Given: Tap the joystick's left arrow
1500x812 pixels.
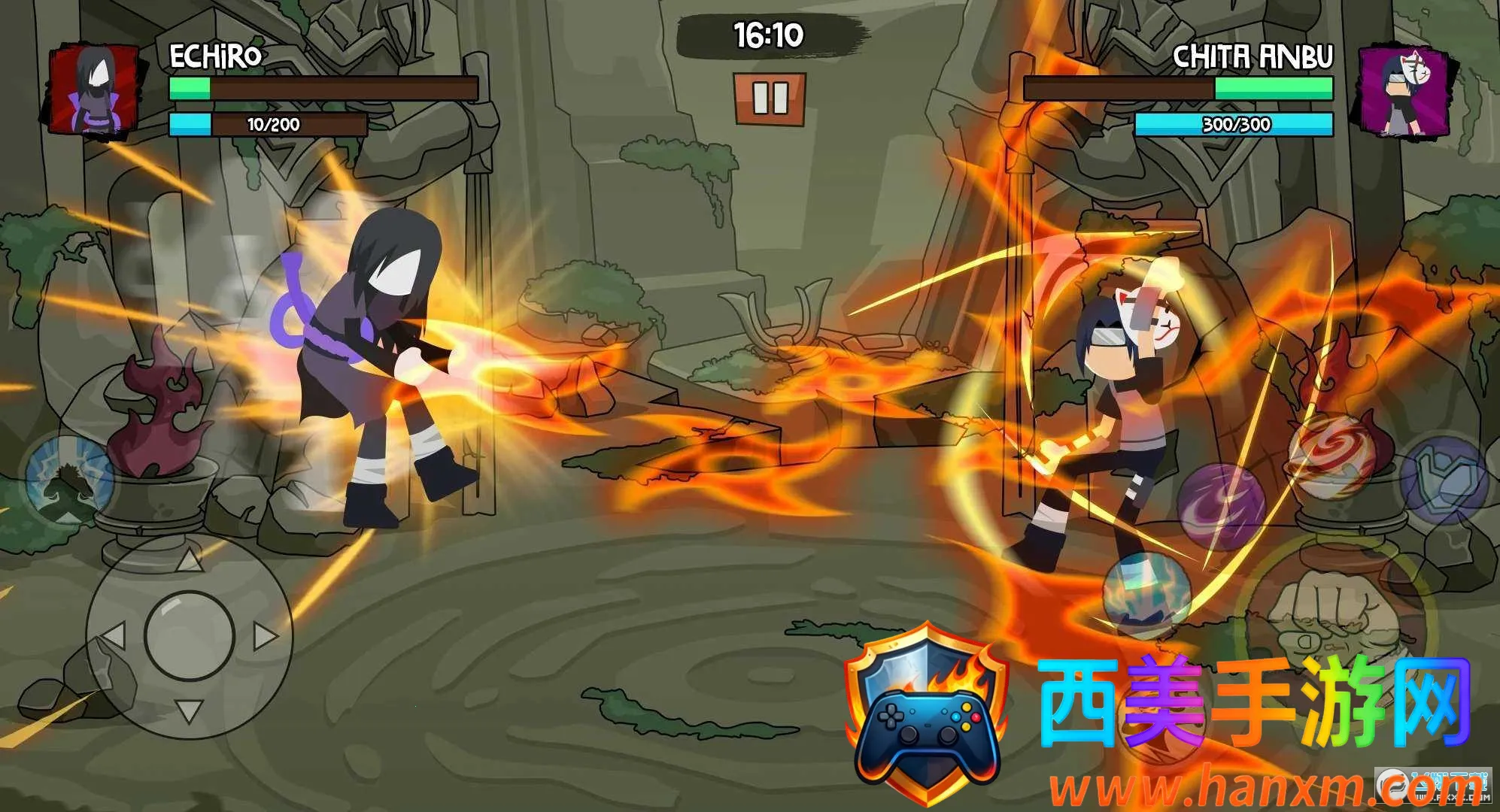Looking at the screenshot, I should pos(113,636).
